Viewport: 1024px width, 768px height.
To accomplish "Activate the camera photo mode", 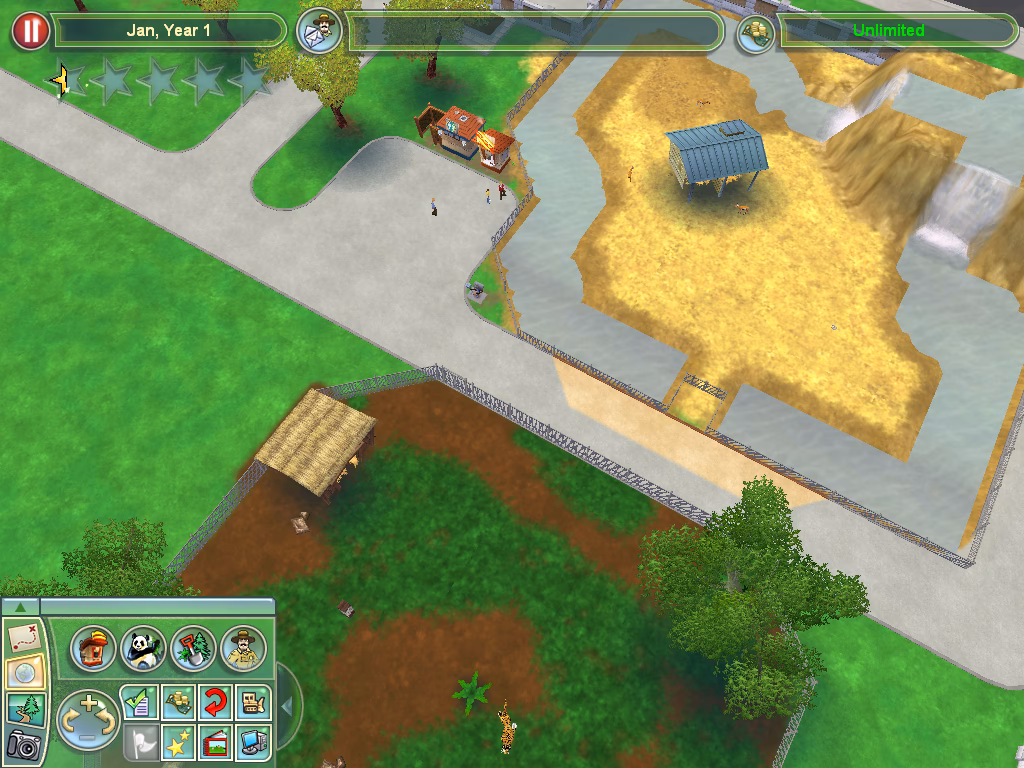I will (23, 743).
